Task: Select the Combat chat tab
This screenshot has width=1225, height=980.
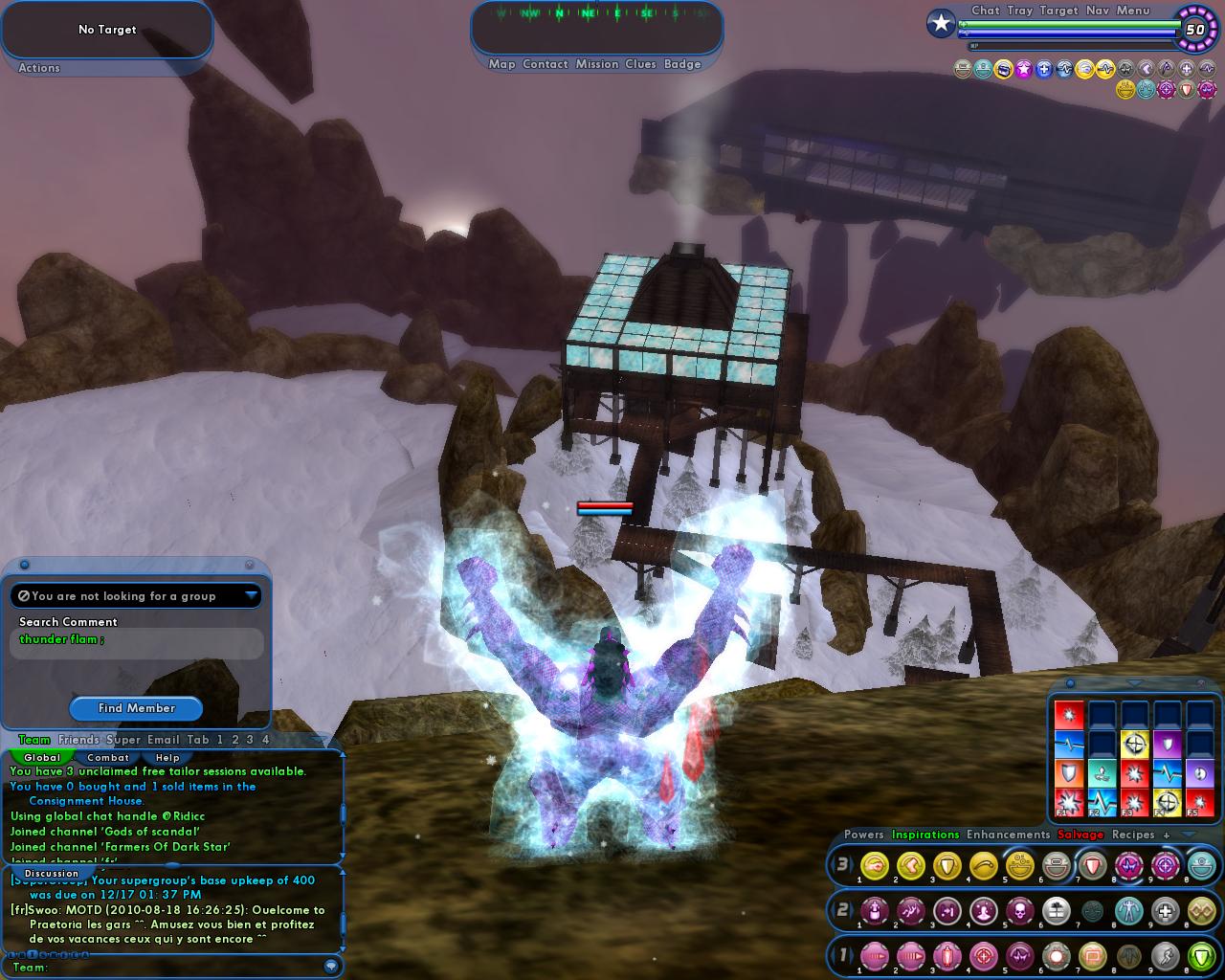Action: tap(108, 757)
